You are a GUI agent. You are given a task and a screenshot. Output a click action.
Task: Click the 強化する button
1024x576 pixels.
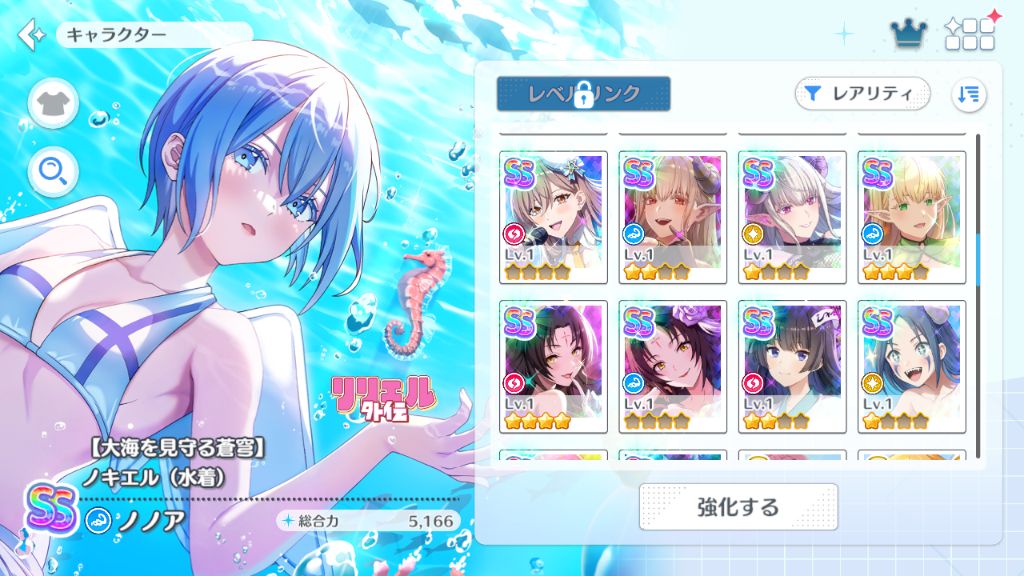738,507
